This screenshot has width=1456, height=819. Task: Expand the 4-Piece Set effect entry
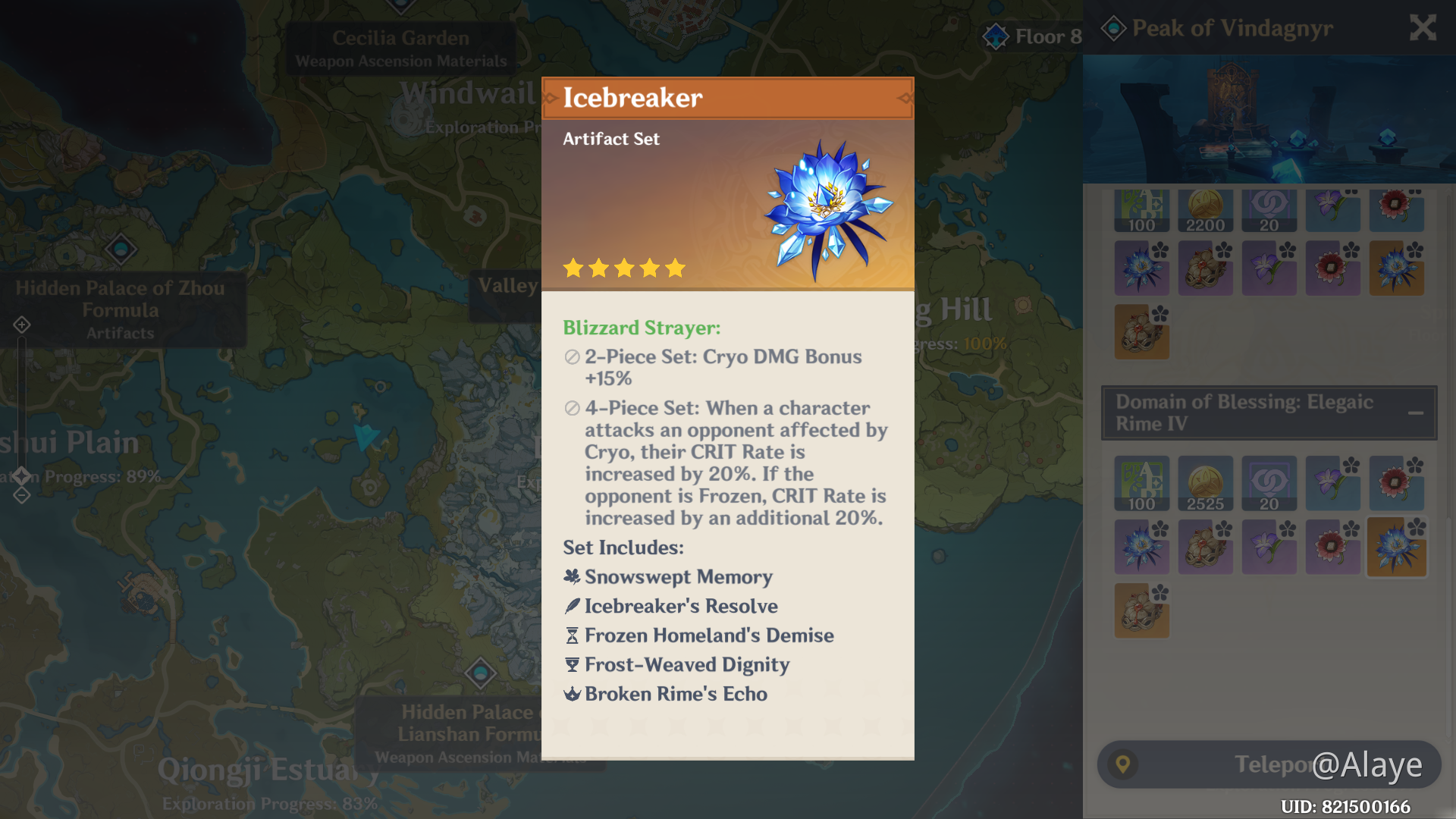click(570, 409)
